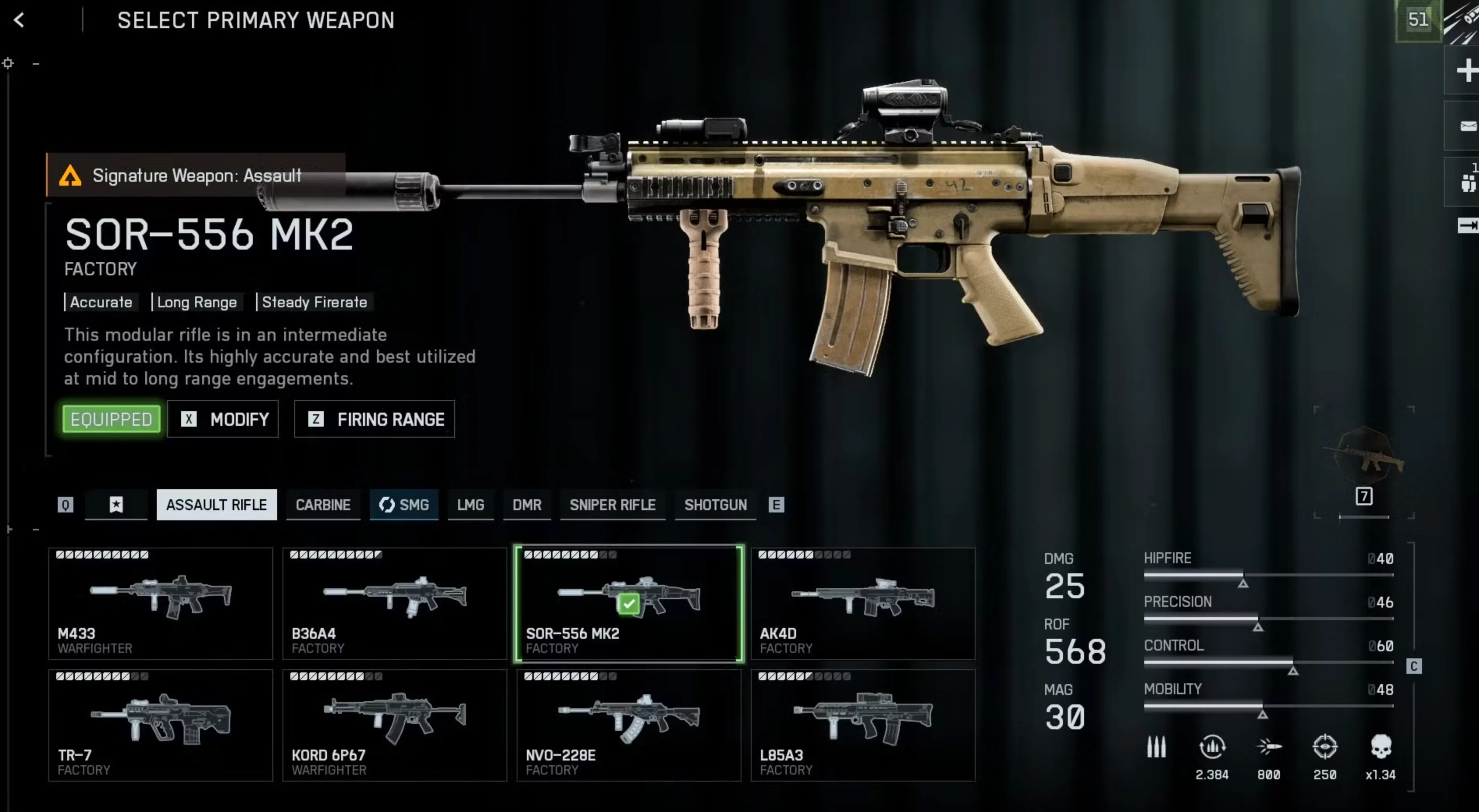Open the squad social icon with notification
The image size is (1479, 812).
1468,183
